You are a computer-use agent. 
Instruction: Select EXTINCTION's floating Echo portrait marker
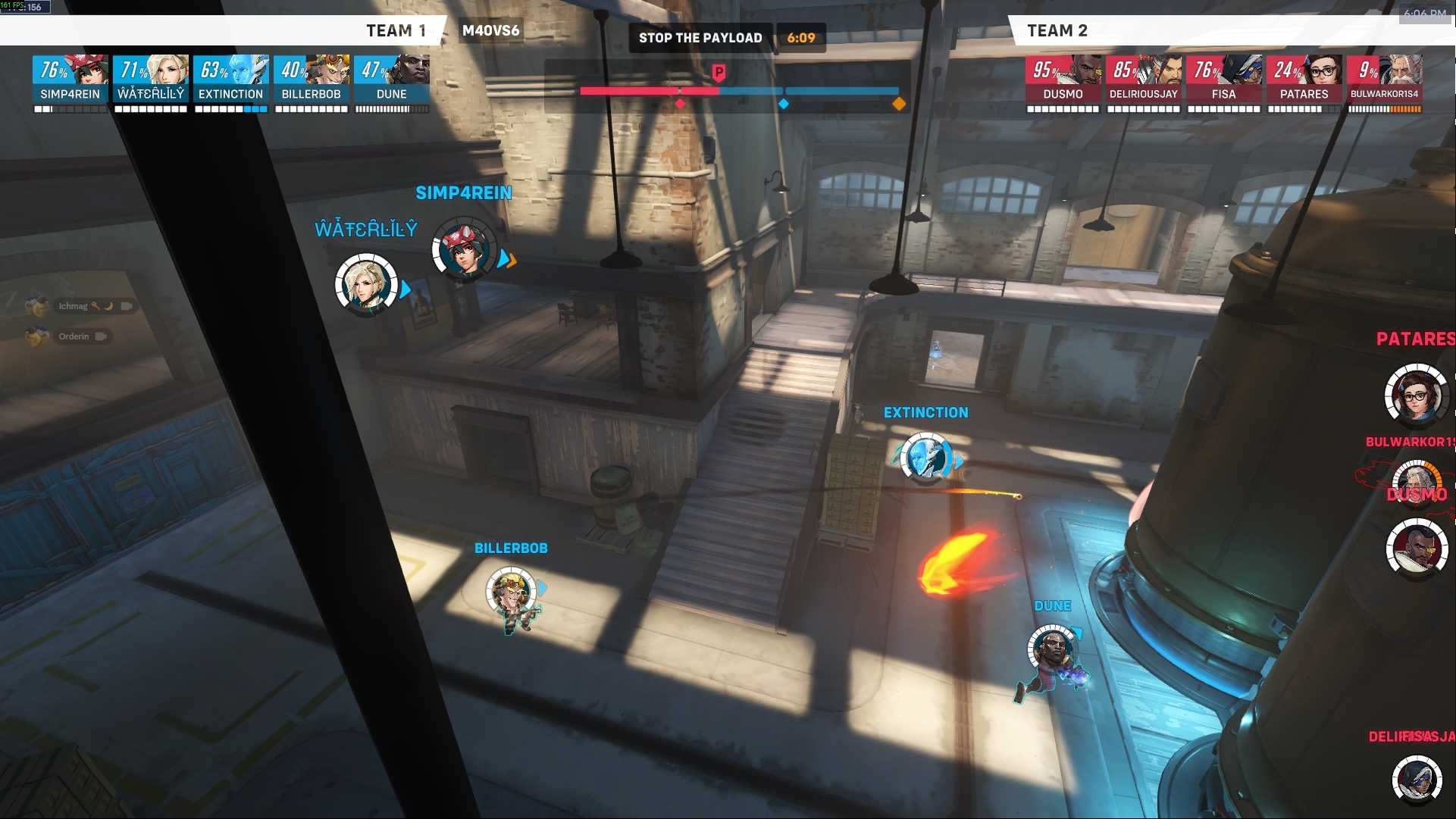[926, 458]
